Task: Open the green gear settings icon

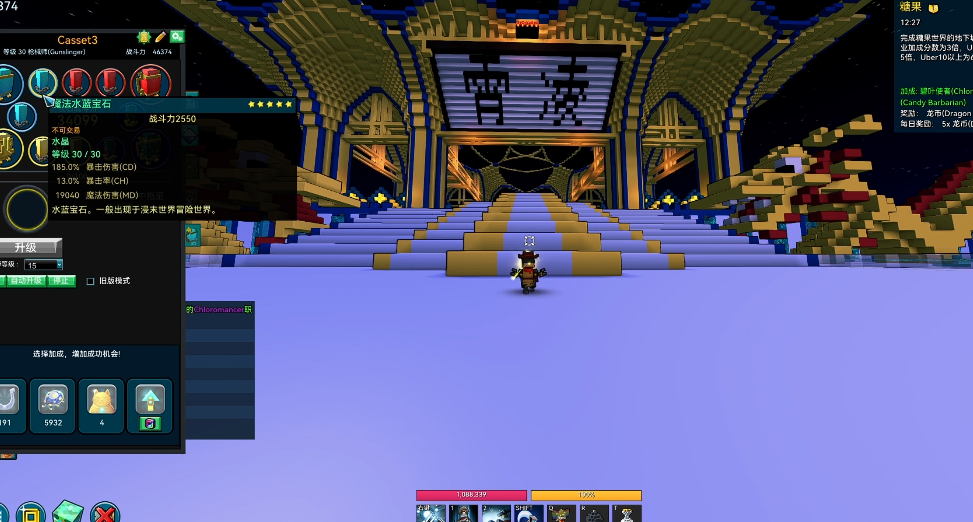Action: click(x=176, y=37)
